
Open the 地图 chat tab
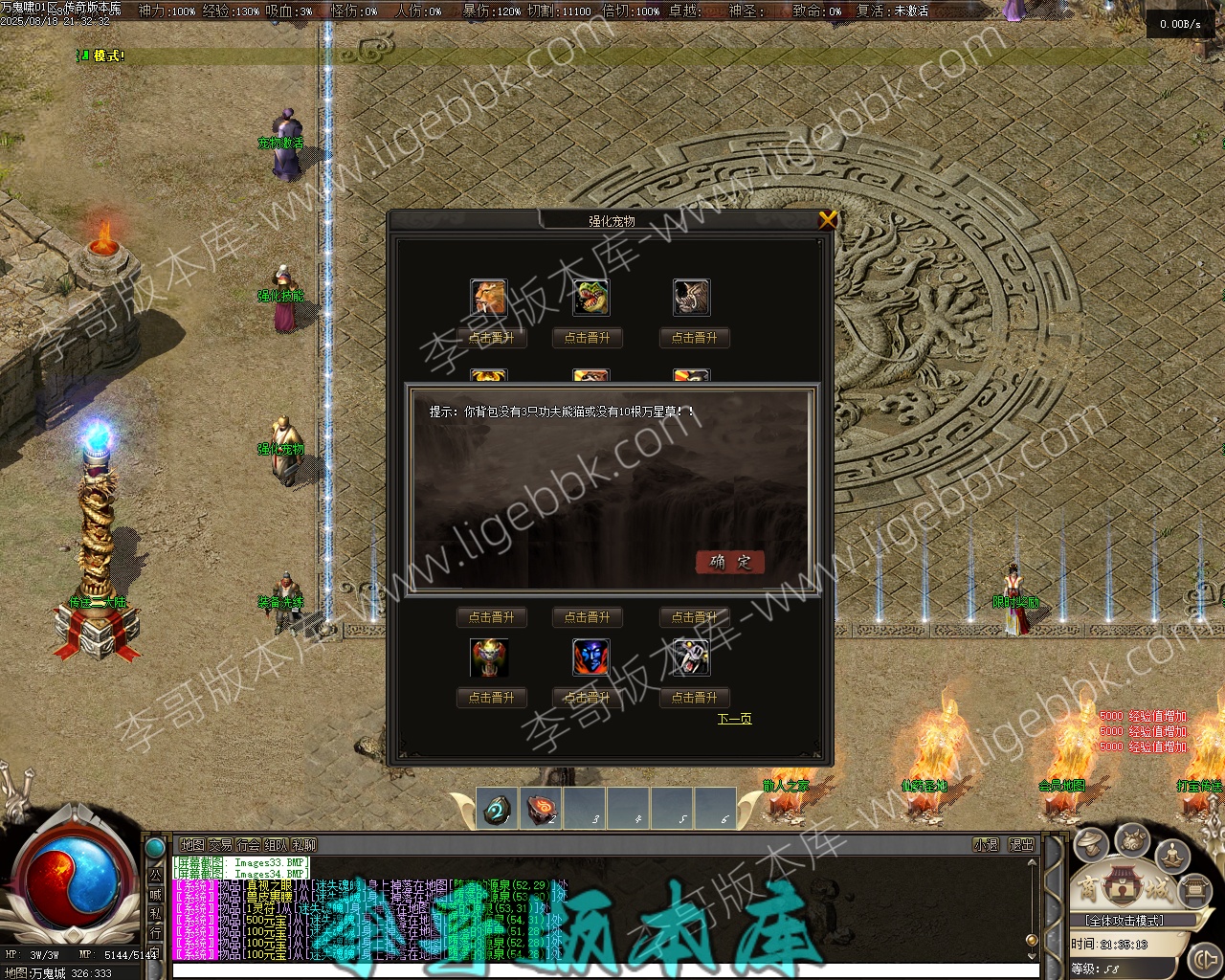click(192, 845)
